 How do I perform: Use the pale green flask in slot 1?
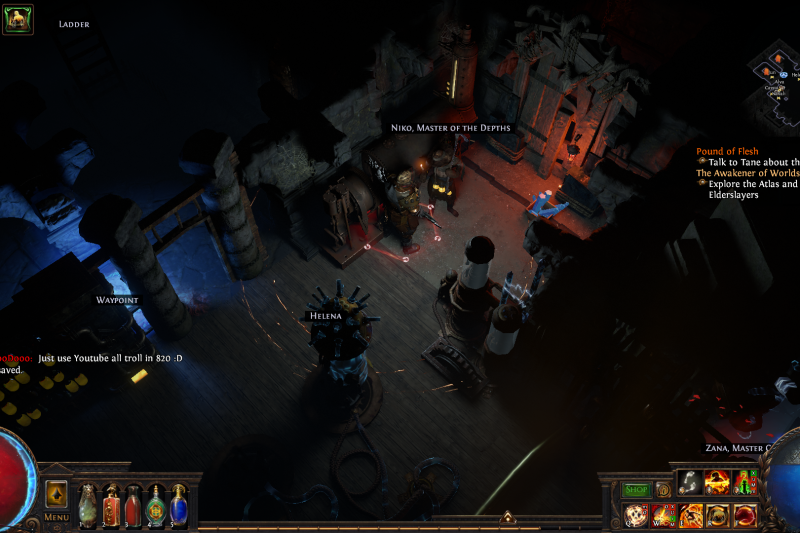[88, 503]
